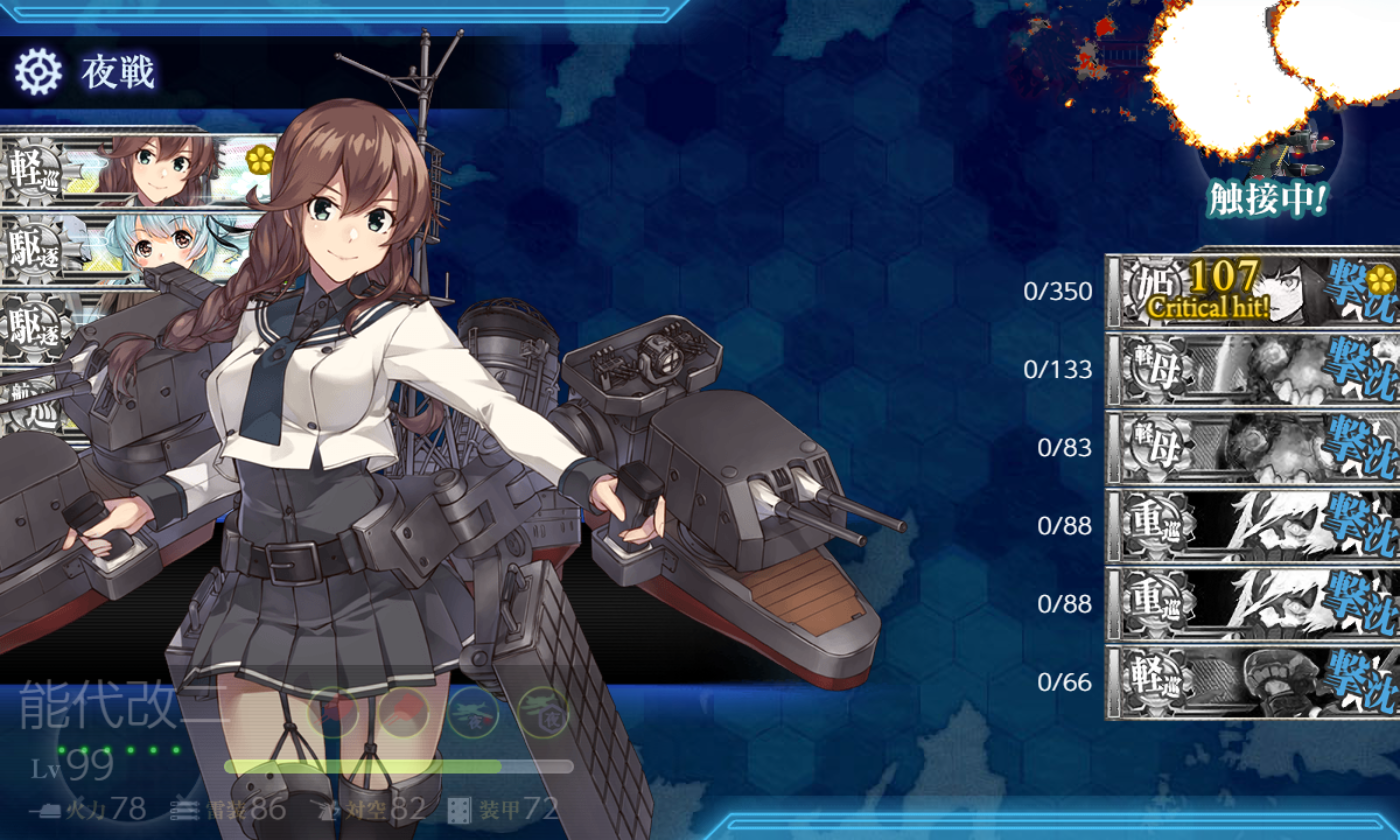Choose the enemy princess (姫) banner
Image resolution: width=1400 pixels, height=840 pixels.
click(1252, 291)
